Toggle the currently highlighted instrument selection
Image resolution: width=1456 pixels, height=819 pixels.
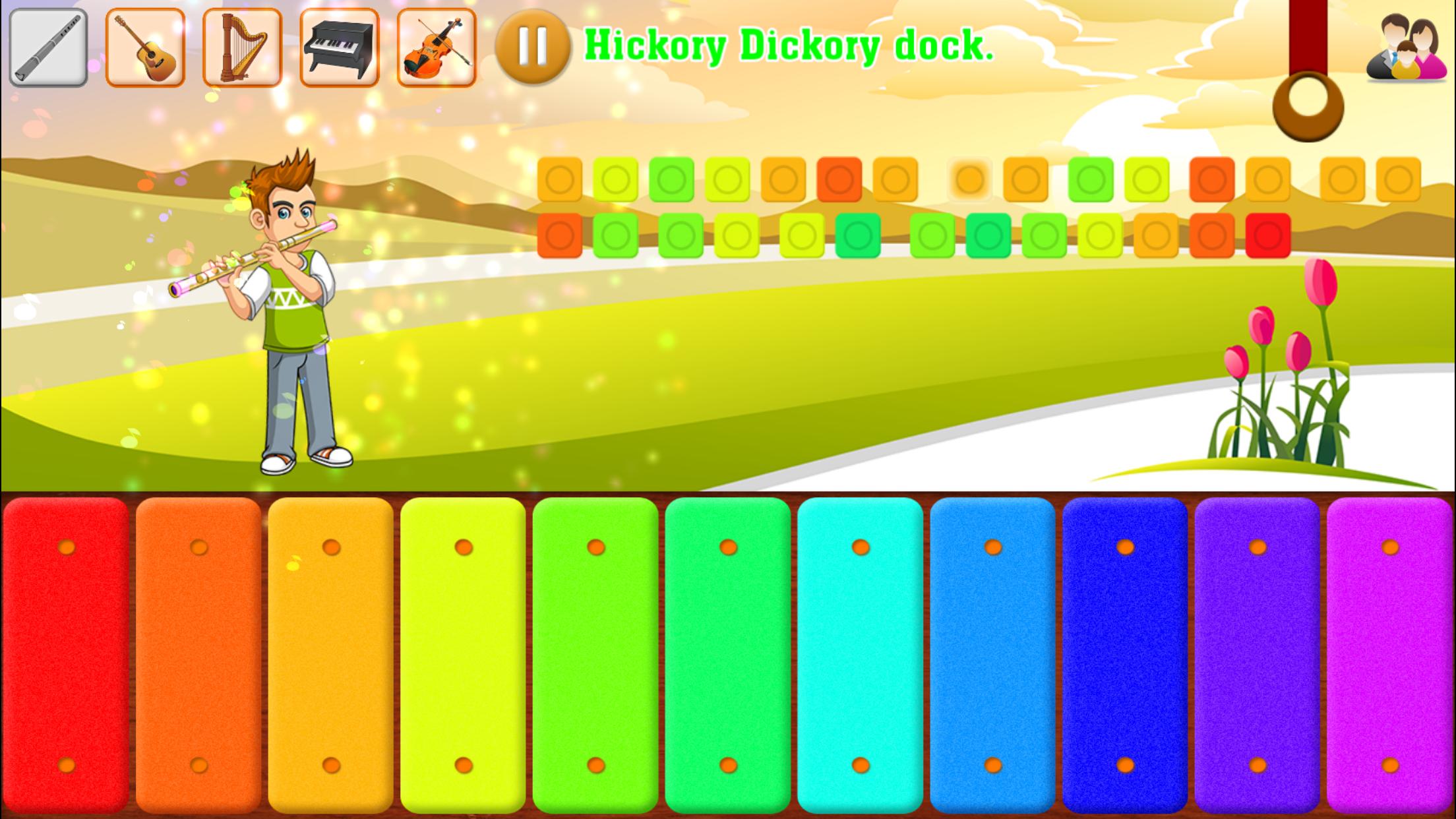pos(49,47)
